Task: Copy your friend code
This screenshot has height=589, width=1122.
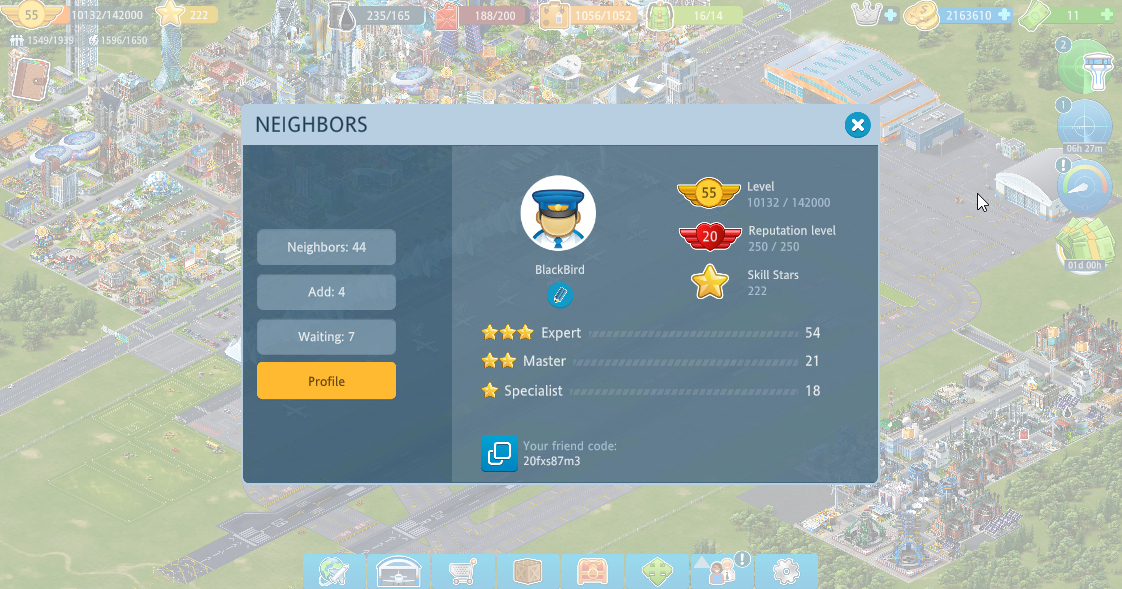Action: 499,453
